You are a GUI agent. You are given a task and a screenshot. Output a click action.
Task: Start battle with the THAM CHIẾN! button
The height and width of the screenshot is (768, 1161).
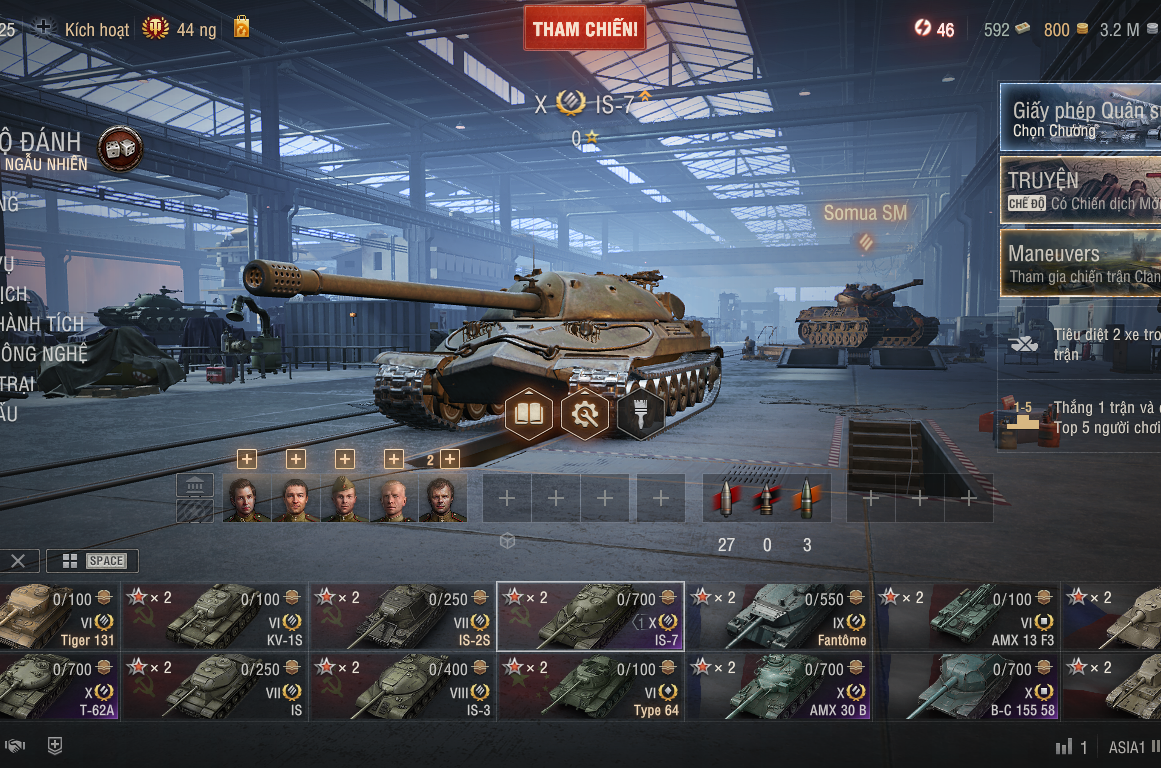click(x=585, y=28)
